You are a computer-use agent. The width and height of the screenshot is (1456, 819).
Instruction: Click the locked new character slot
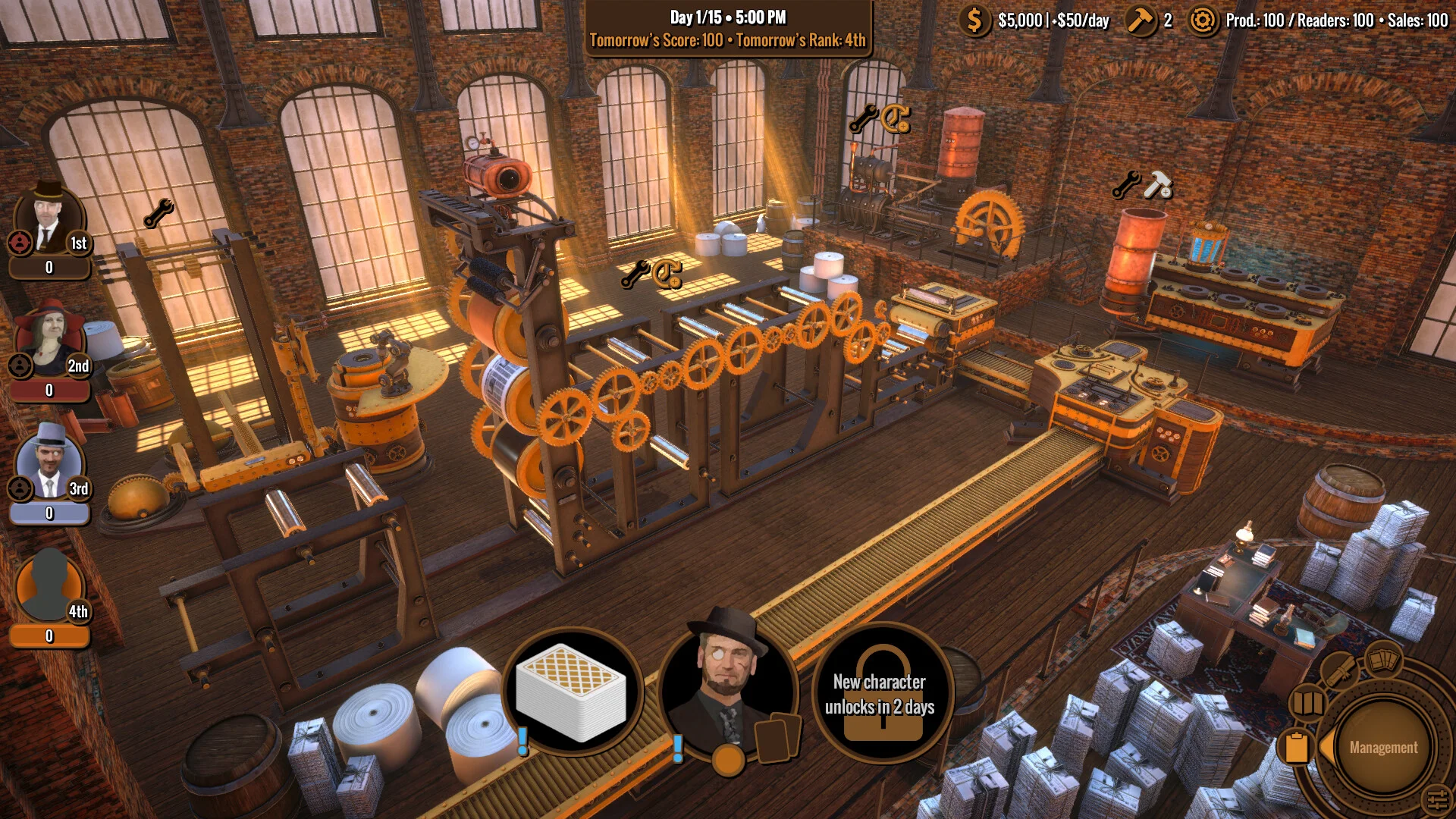tap(880, 694)
